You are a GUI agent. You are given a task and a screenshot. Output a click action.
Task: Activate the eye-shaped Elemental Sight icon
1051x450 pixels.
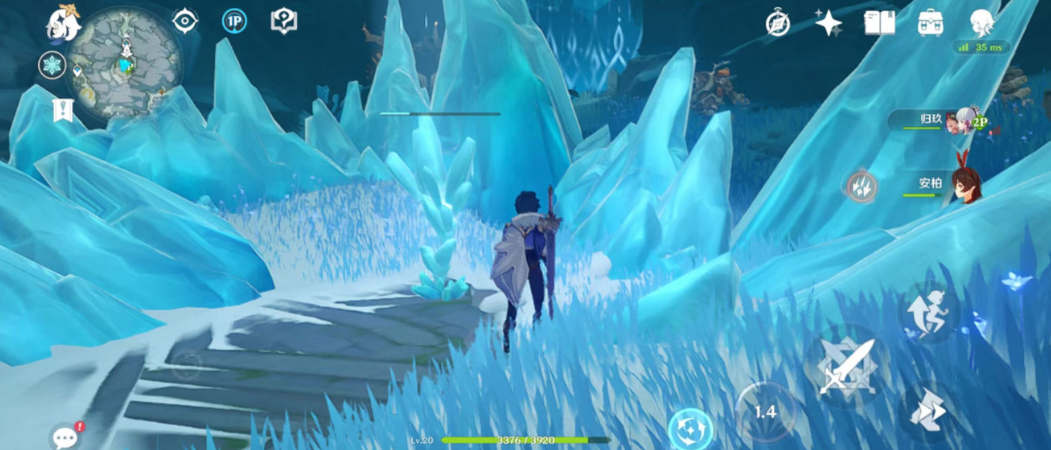pos(185,21)
